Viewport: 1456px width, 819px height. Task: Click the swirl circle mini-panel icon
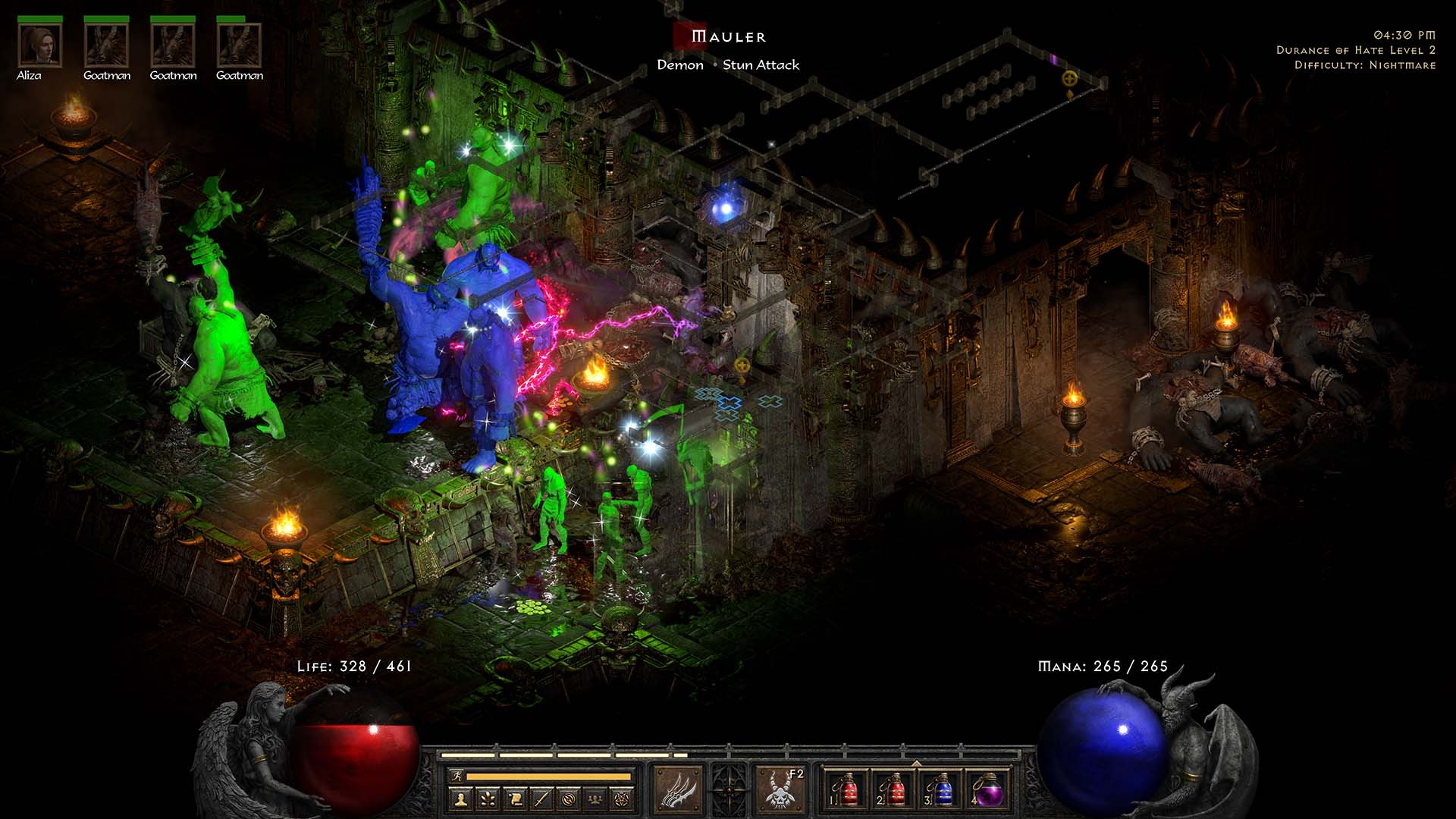(x=569, y=799)
